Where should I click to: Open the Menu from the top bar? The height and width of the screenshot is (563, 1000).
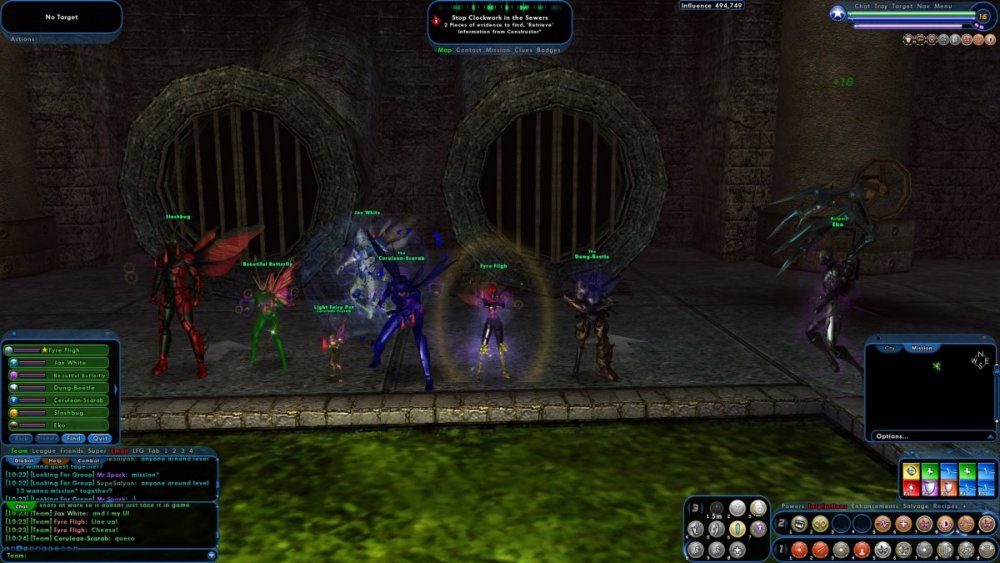943,6
